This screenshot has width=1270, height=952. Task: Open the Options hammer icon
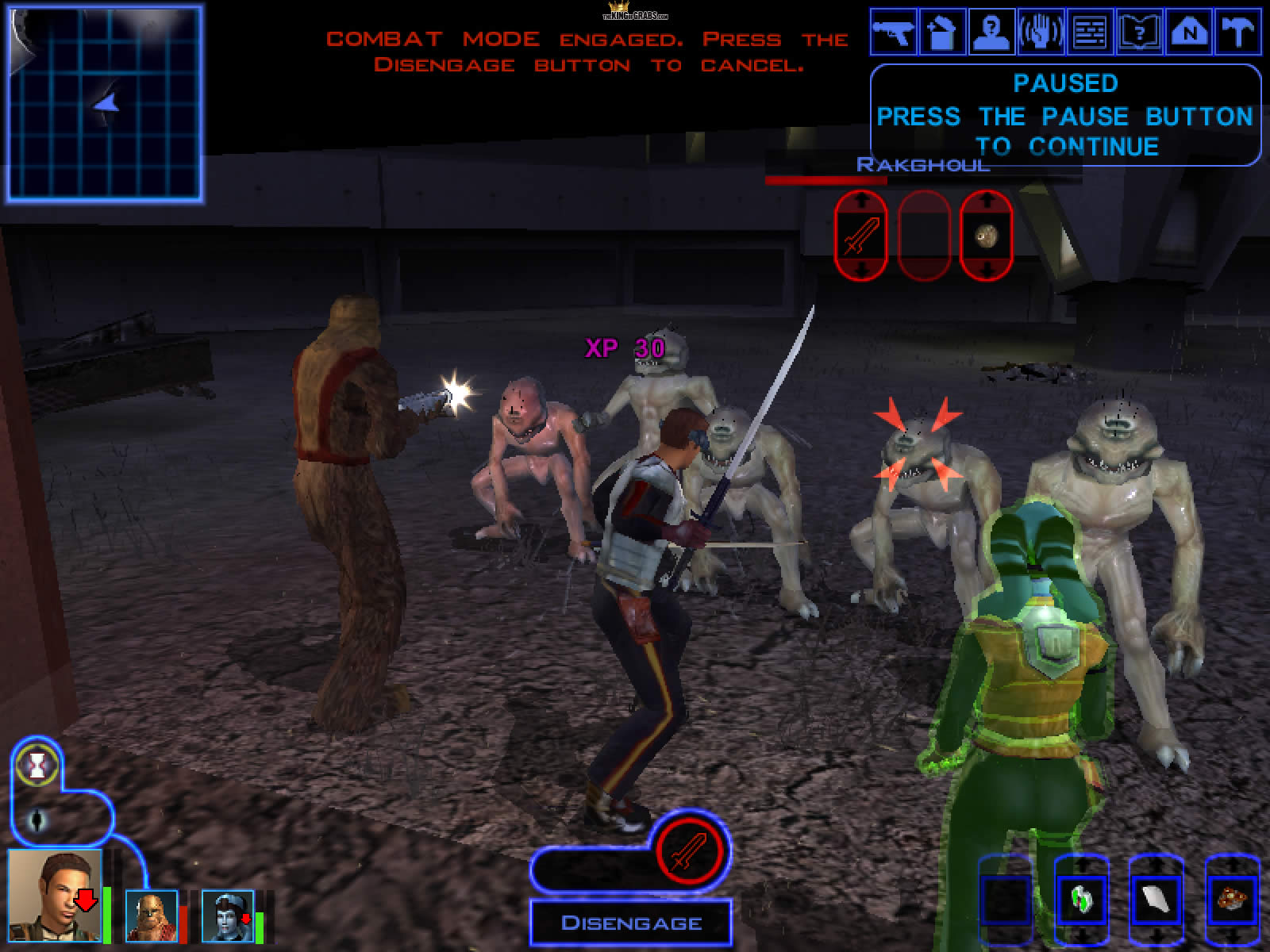[x=1237, y=33]
